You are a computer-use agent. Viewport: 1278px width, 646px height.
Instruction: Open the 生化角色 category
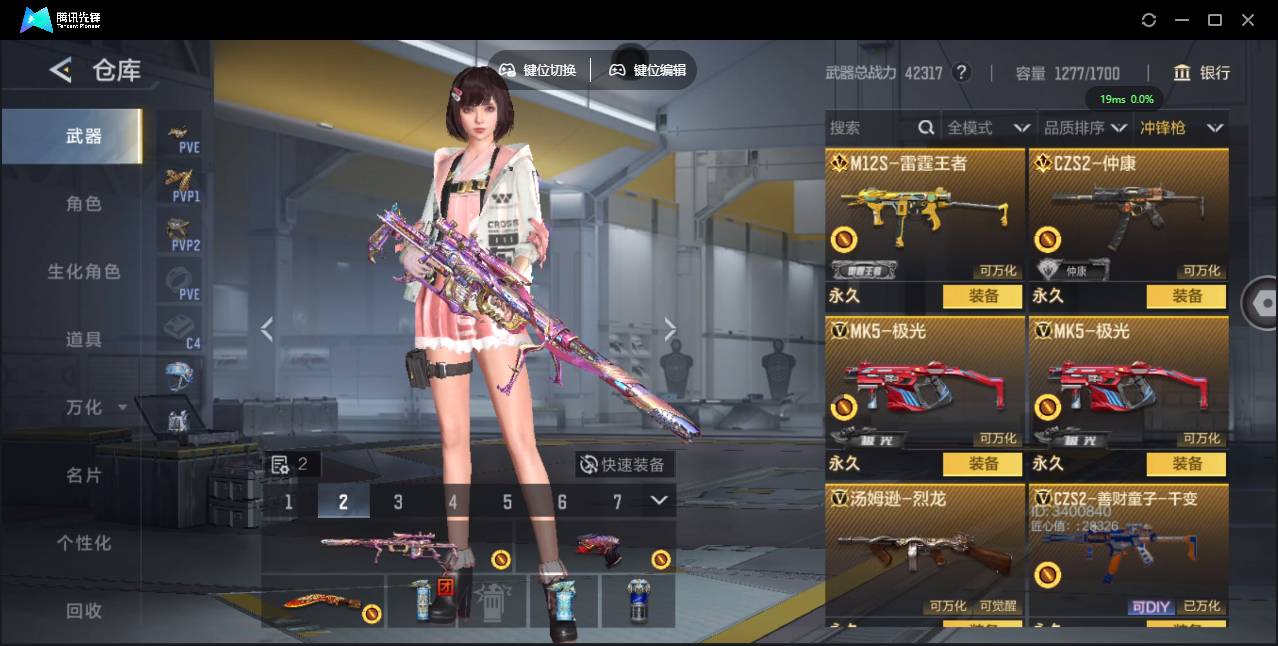(84, 272)
